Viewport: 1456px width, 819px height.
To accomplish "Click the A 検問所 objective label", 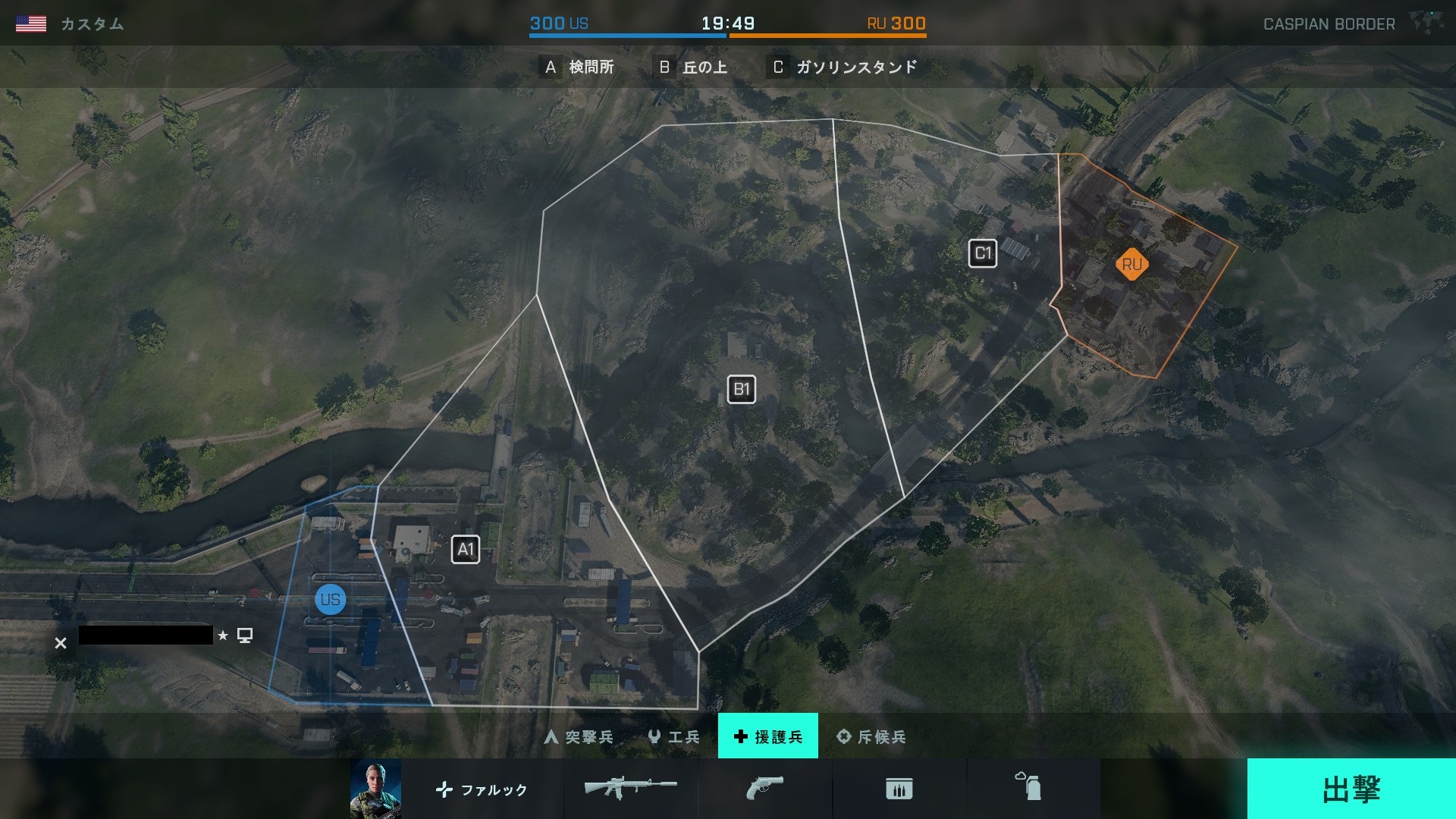I will point(579,67).
